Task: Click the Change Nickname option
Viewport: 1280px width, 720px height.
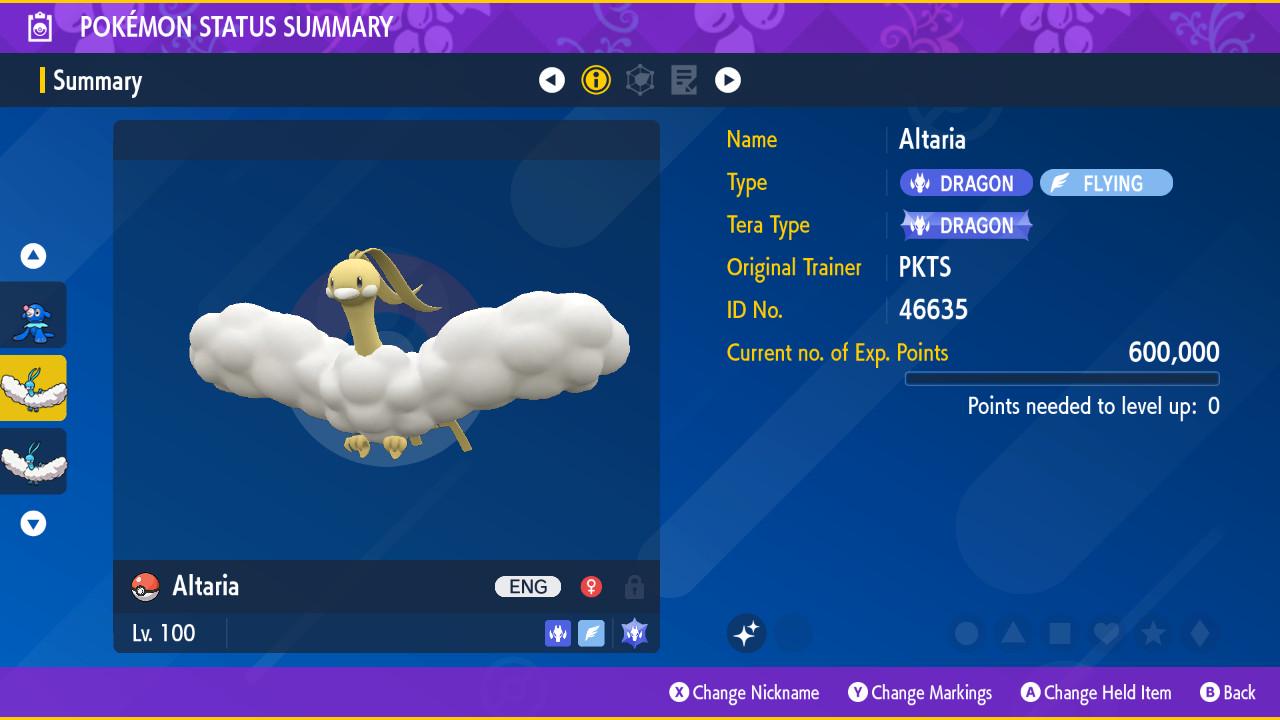Action: pyautogui.click(x=744, y=692)
